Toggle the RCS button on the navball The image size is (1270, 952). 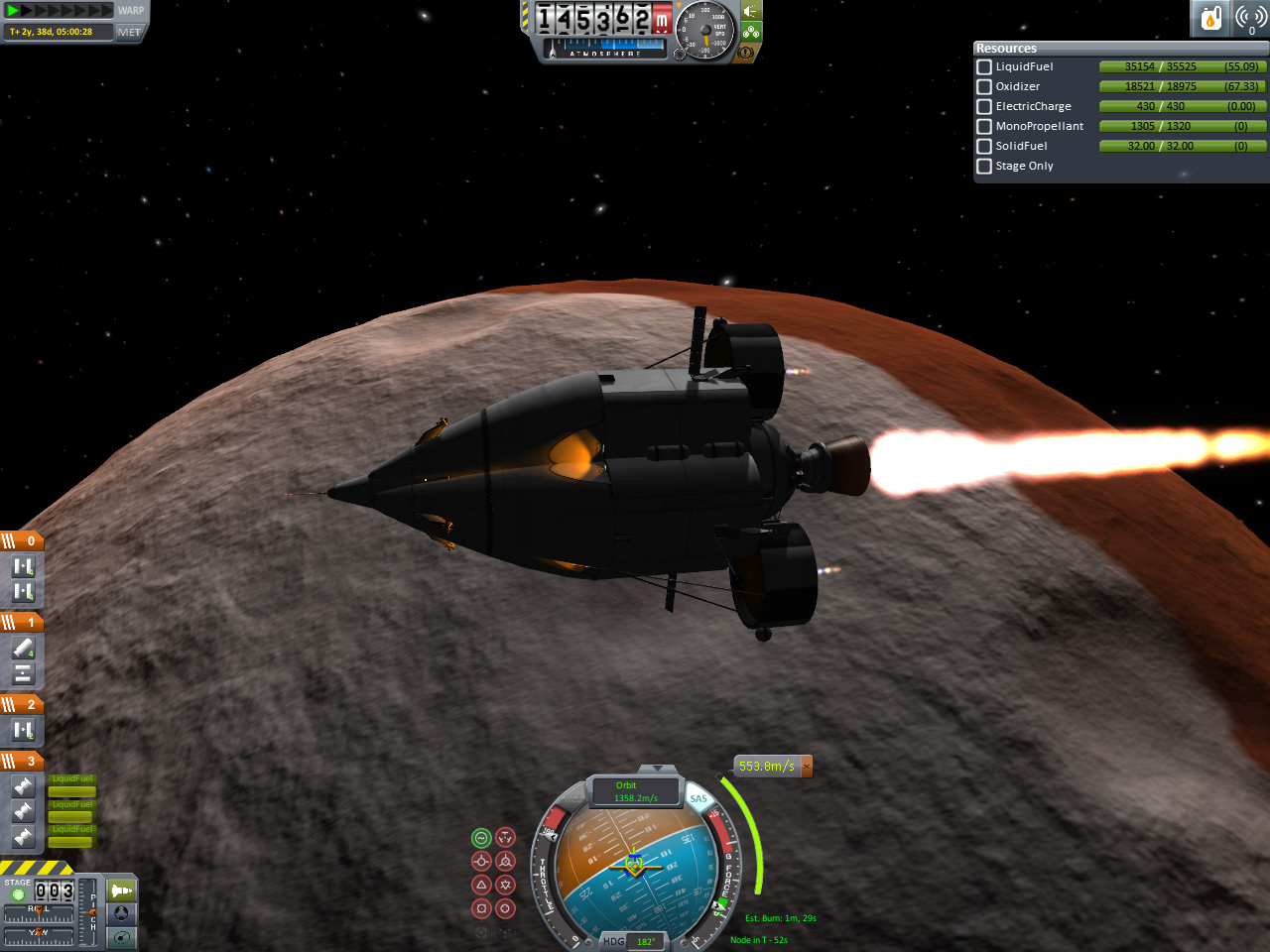[x=571, y=799]
